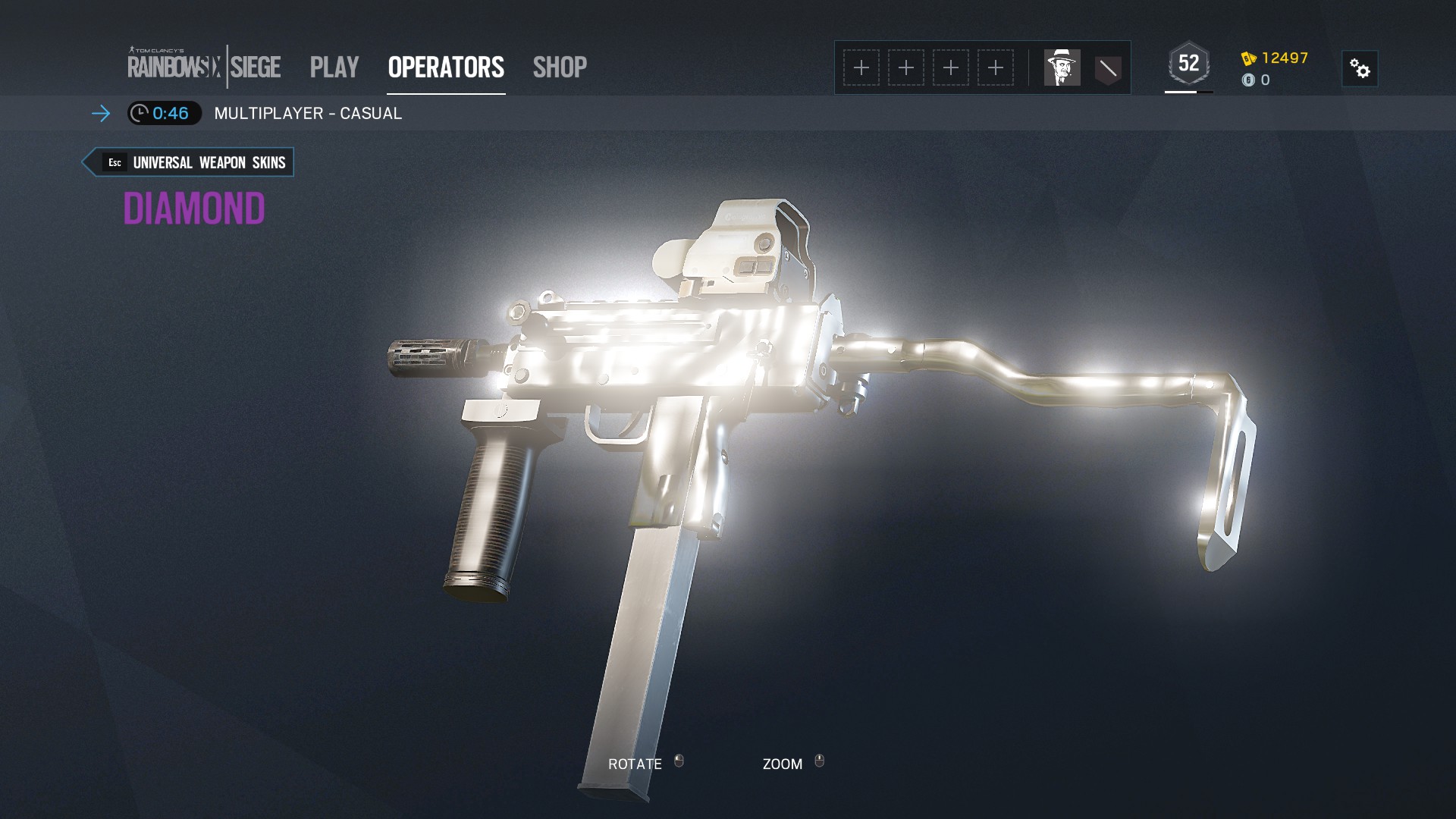Click the first empty squad invite slot

point(861,67)
